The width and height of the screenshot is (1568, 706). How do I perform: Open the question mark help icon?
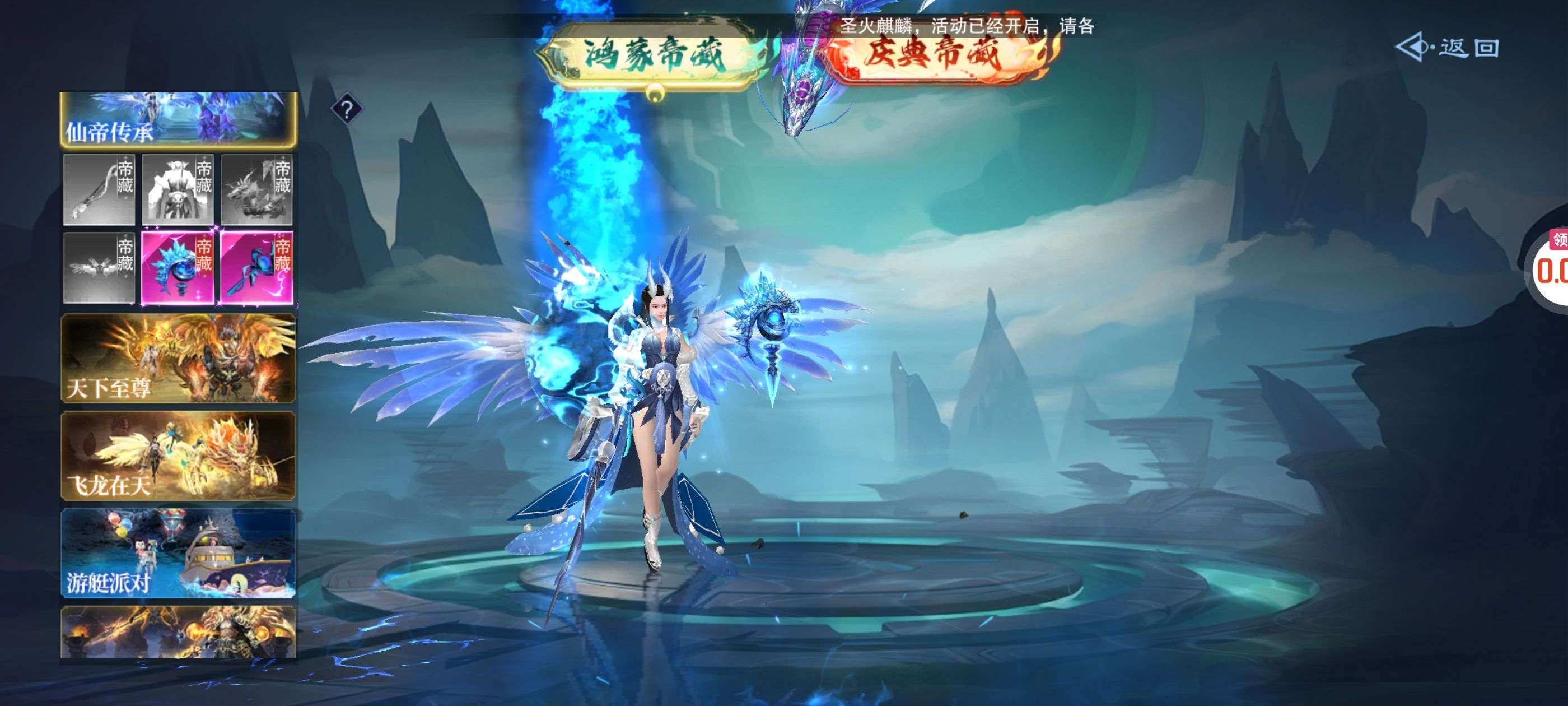tap(346, 110)
